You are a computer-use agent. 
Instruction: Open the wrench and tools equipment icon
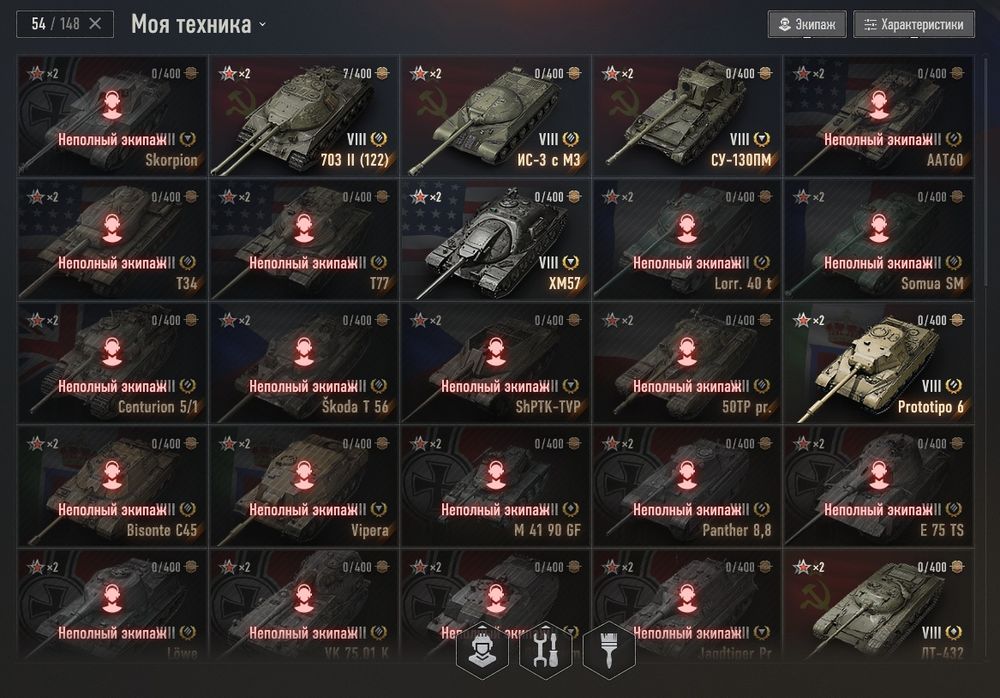click(545, 648)
